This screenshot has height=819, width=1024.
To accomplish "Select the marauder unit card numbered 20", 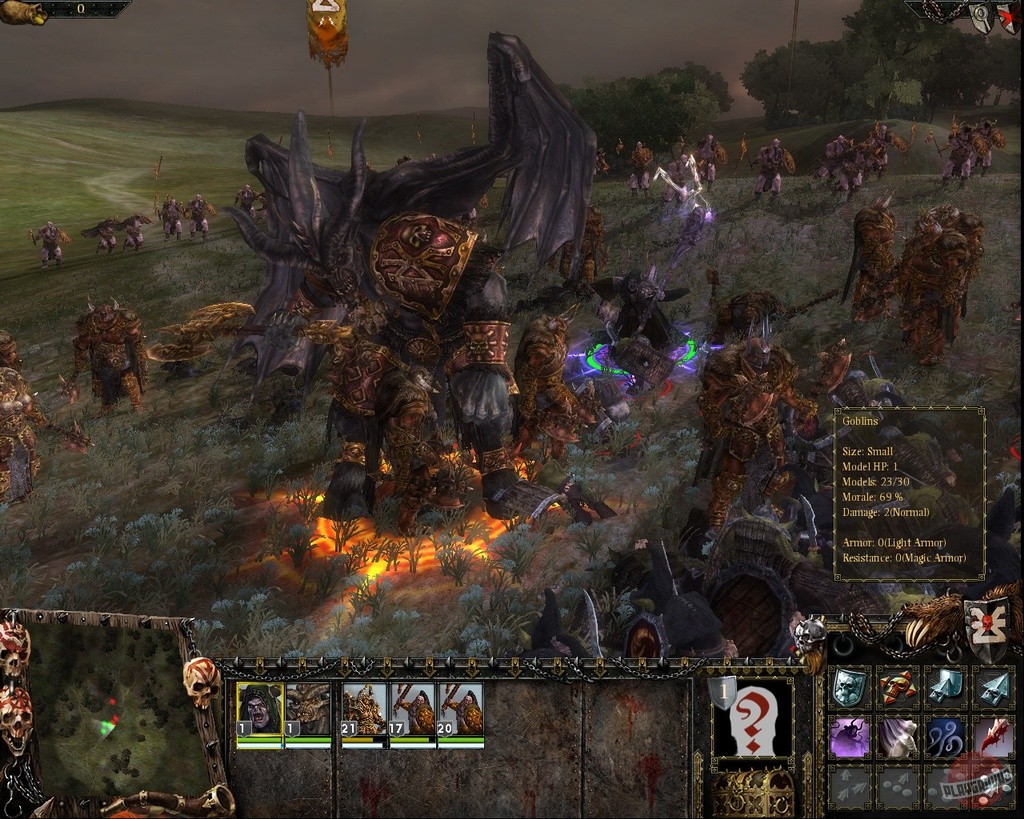I will (460, 710).
